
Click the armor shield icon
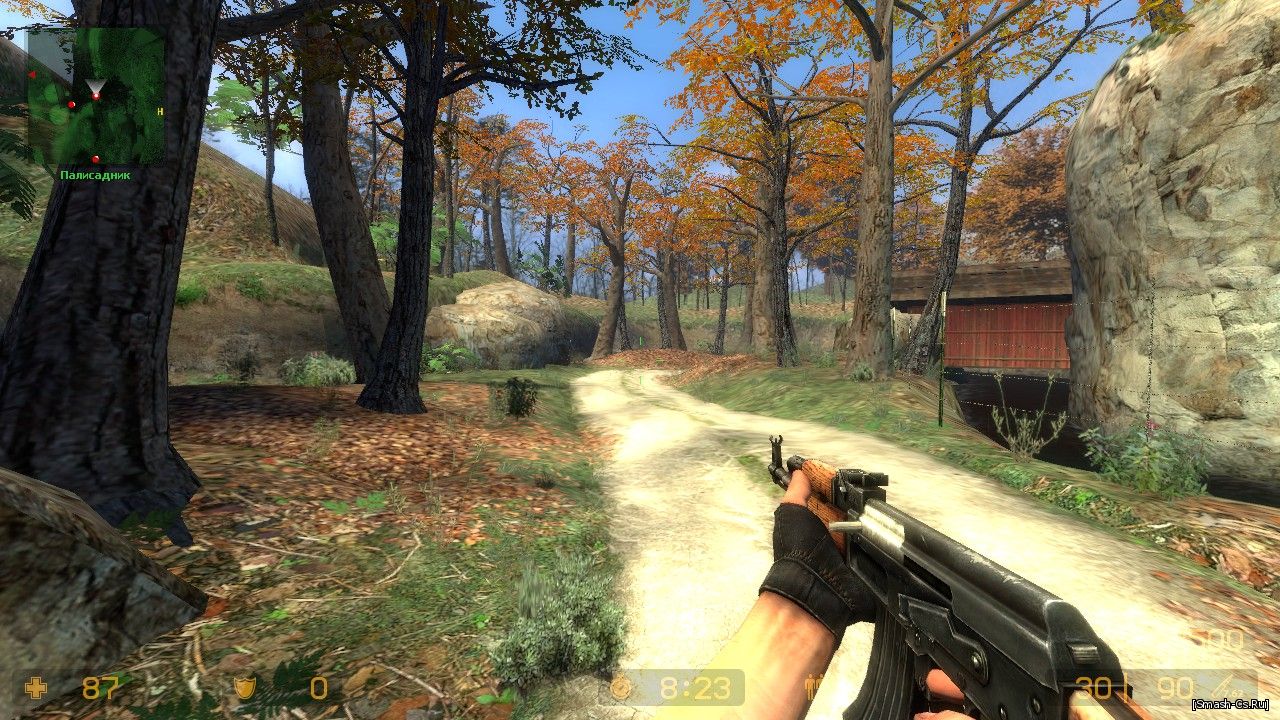pos(243,688)
